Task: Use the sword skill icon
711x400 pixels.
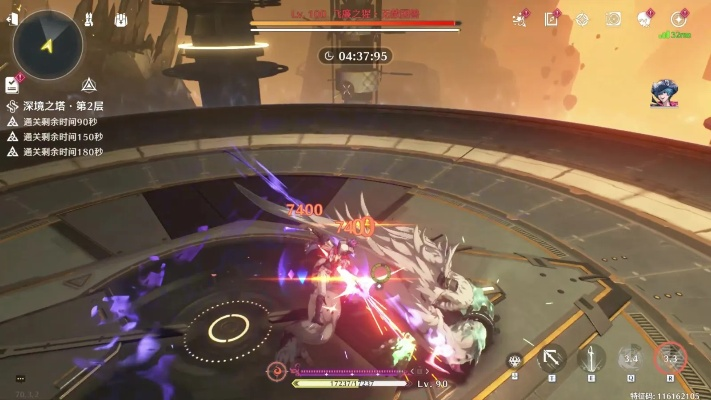Action: (591, 357)
